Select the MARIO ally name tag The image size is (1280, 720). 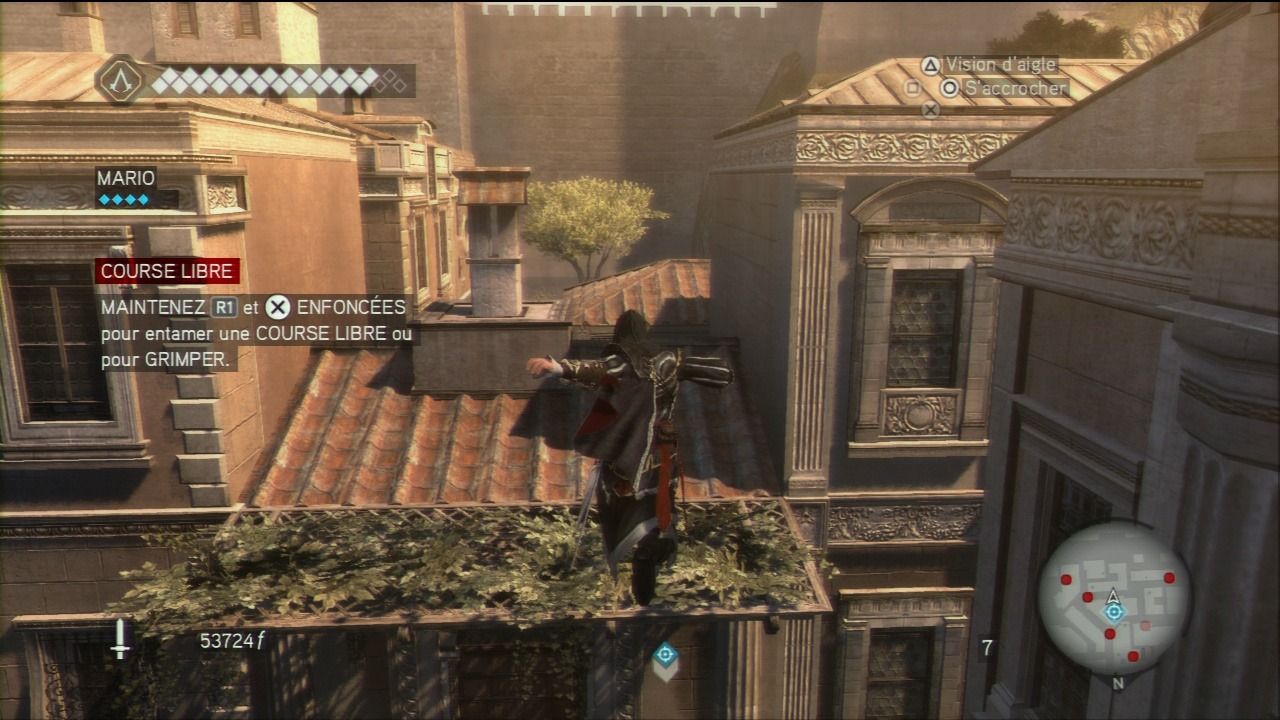126,178
